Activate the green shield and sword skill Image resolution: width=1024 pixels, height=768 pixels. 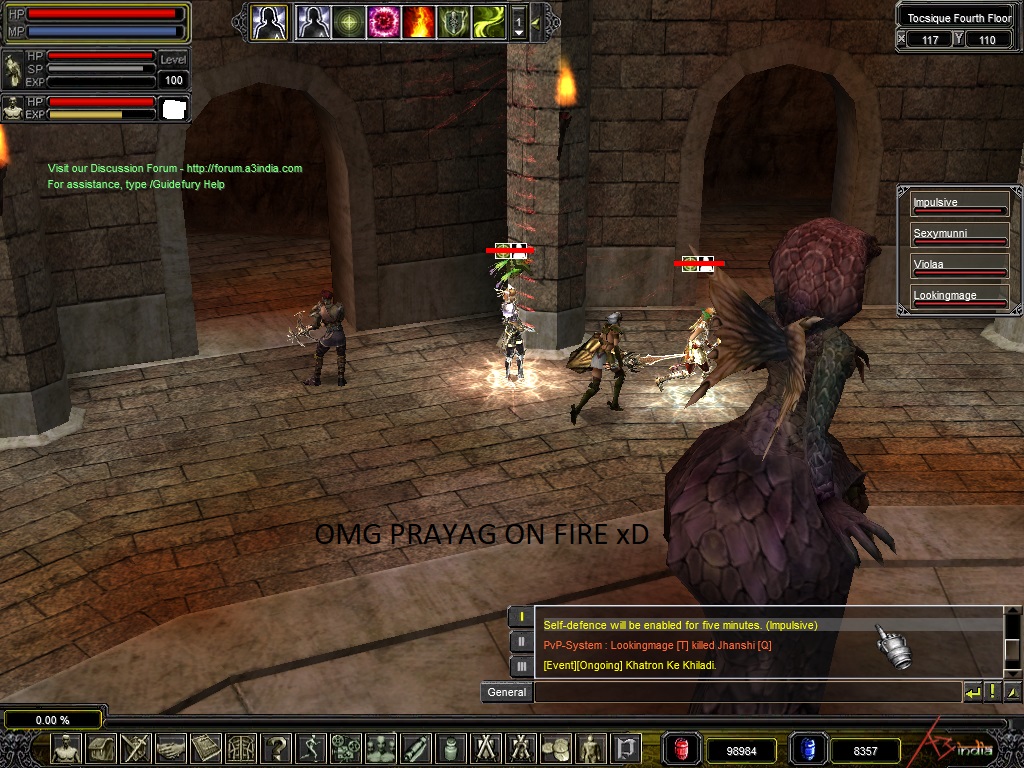[454, 21]
